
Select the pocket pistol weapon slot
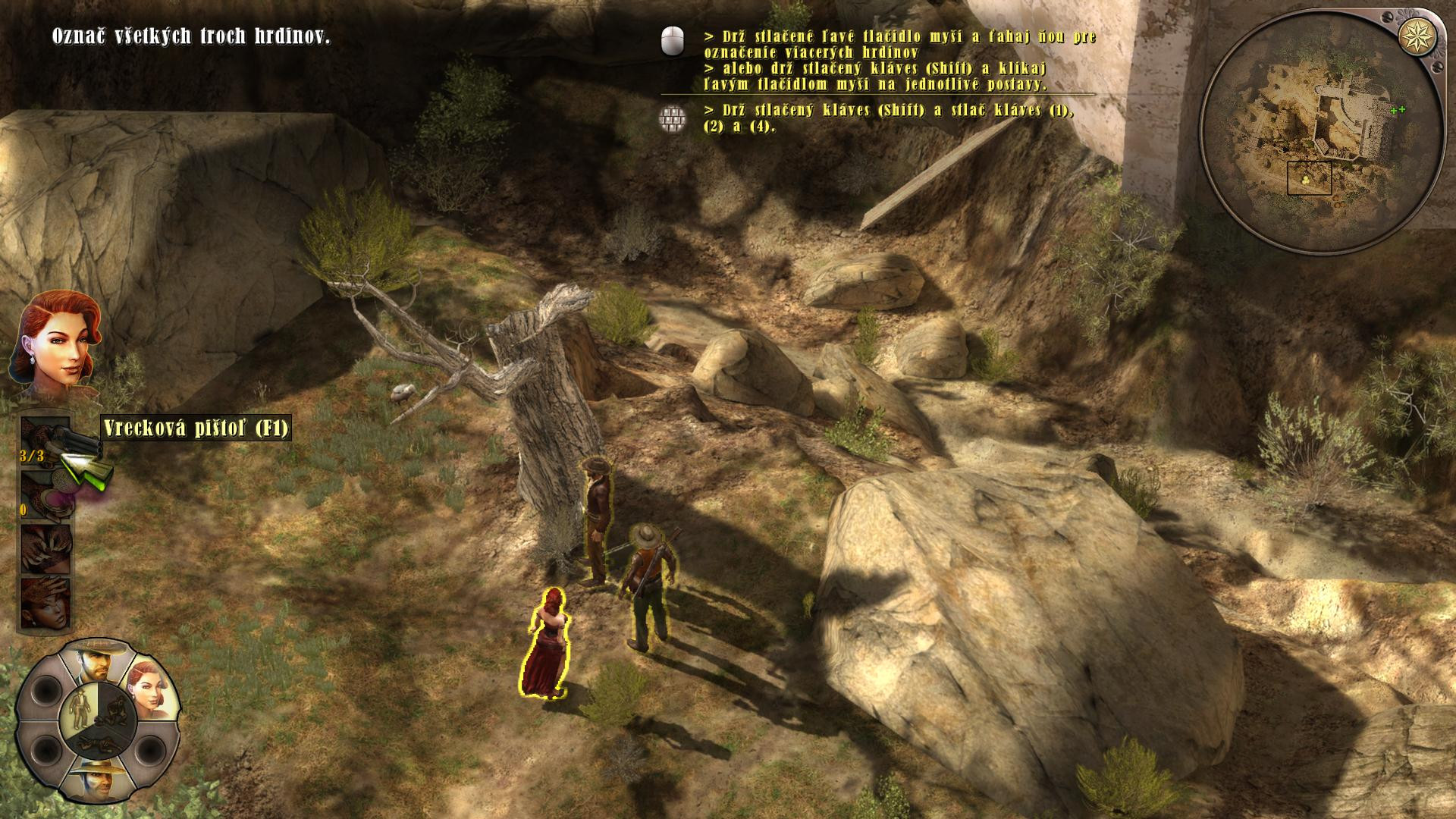click(45, 442)
